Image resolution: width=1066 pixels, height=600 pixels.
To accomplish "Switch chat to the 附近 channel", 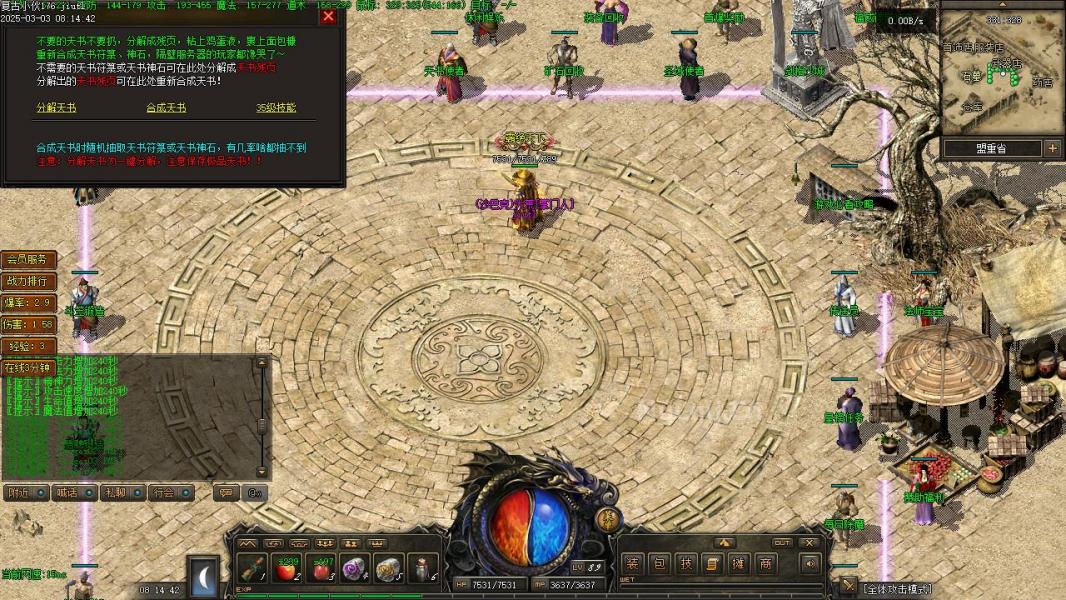I will (x=26, y=492).
